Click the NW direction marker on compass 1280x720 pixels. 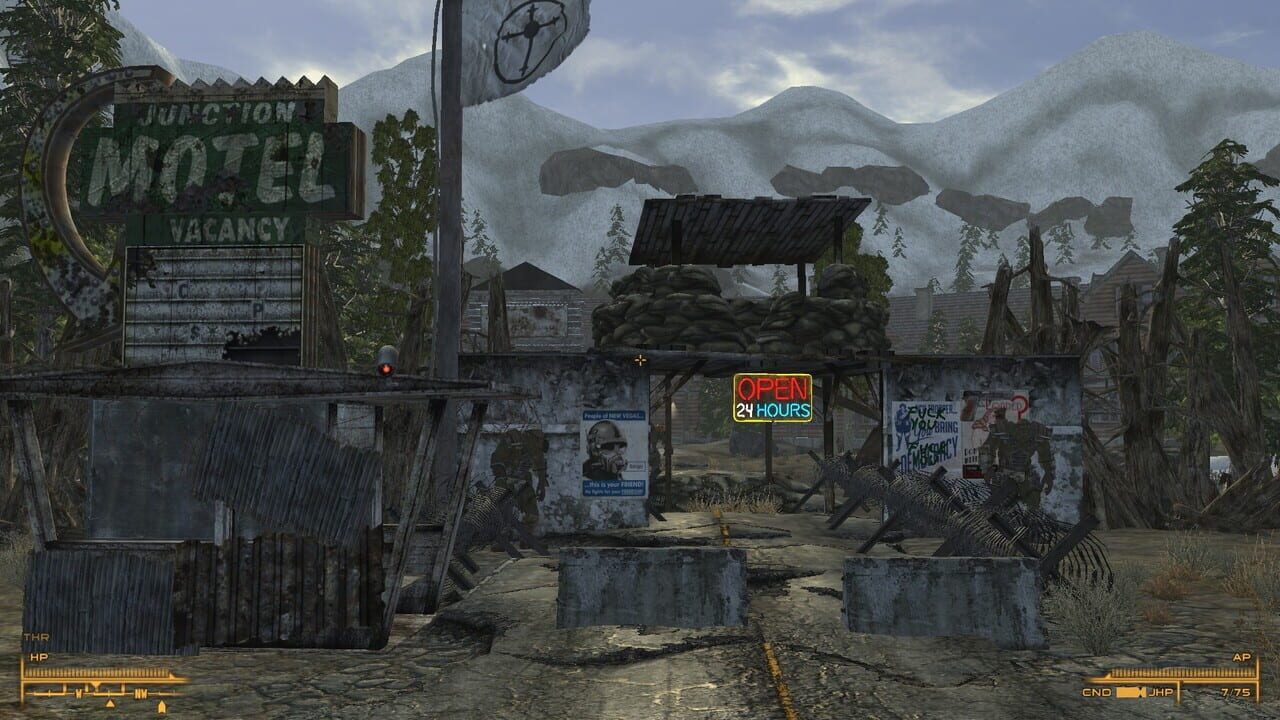coord(141,694)
